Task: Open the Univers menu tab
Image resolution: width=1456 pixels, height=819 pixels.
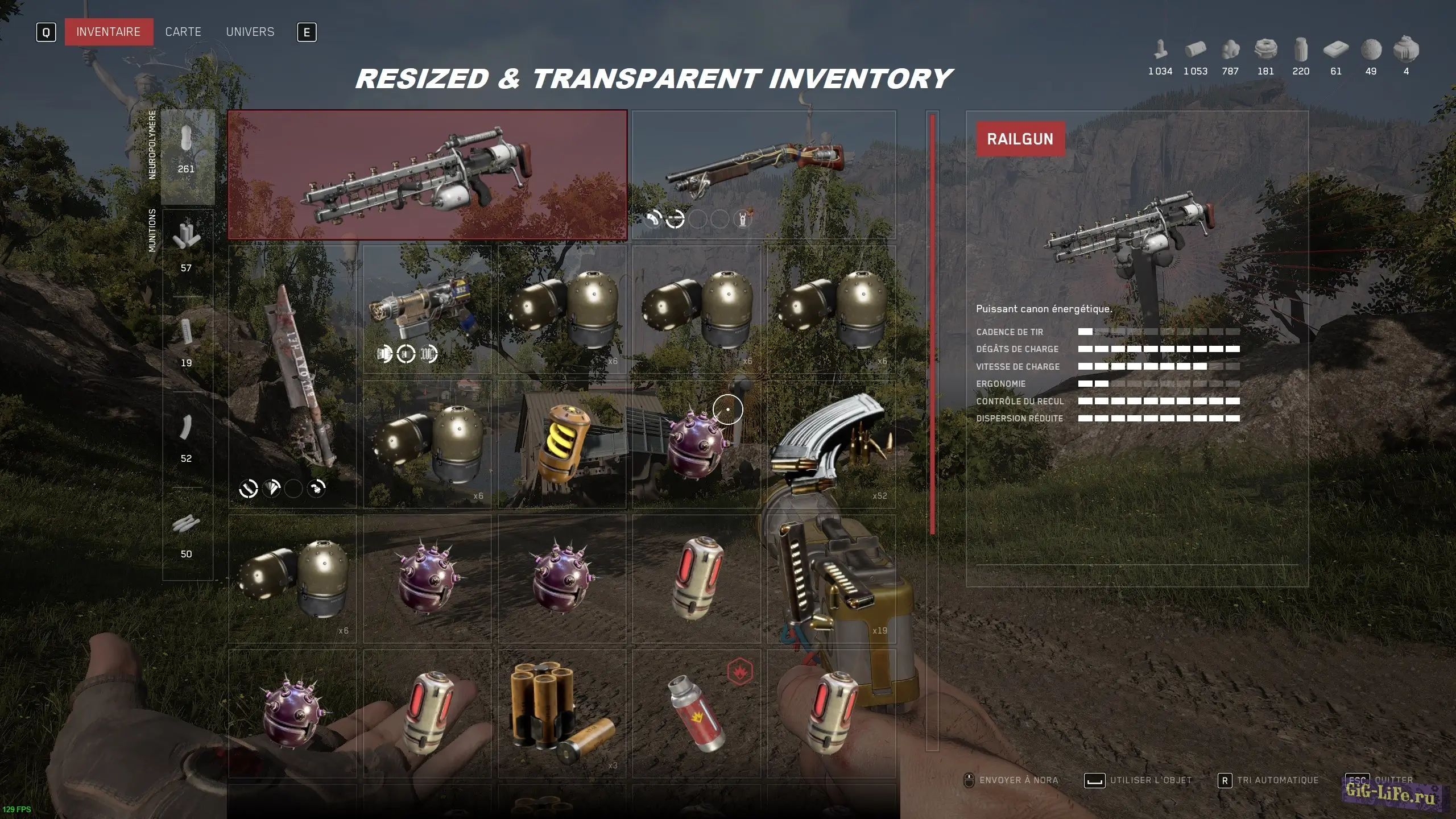Action: tap(249, 31)
